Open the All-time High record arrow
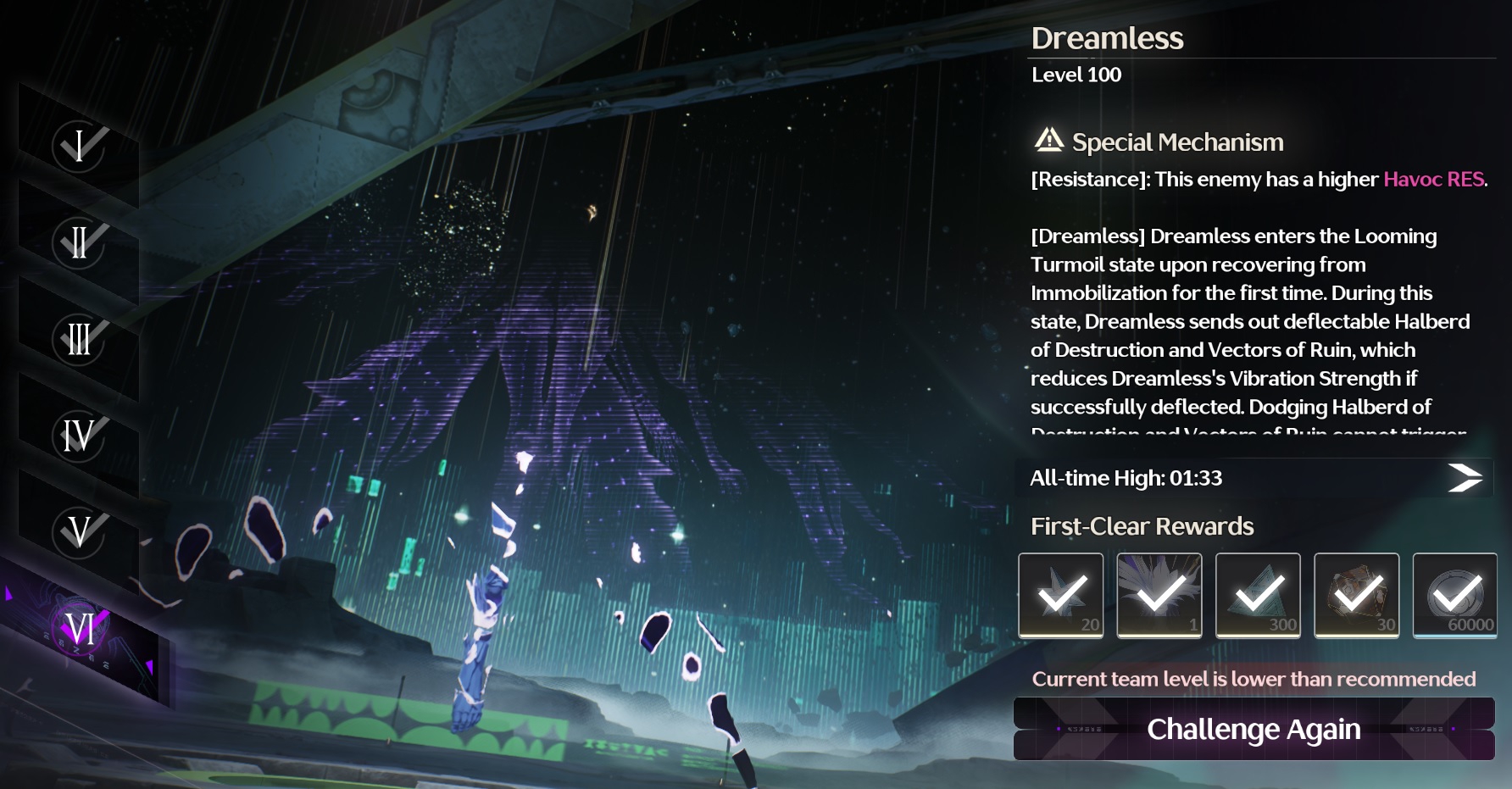 pos(1465,478)
